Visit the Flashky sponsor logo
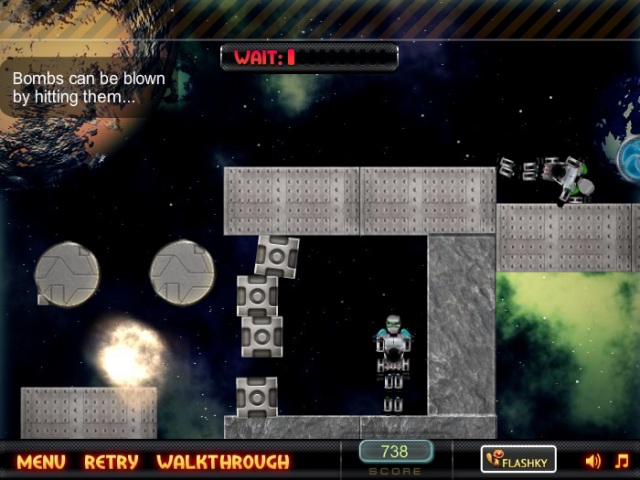Screen dimensions: 640x480 (518, 460)
